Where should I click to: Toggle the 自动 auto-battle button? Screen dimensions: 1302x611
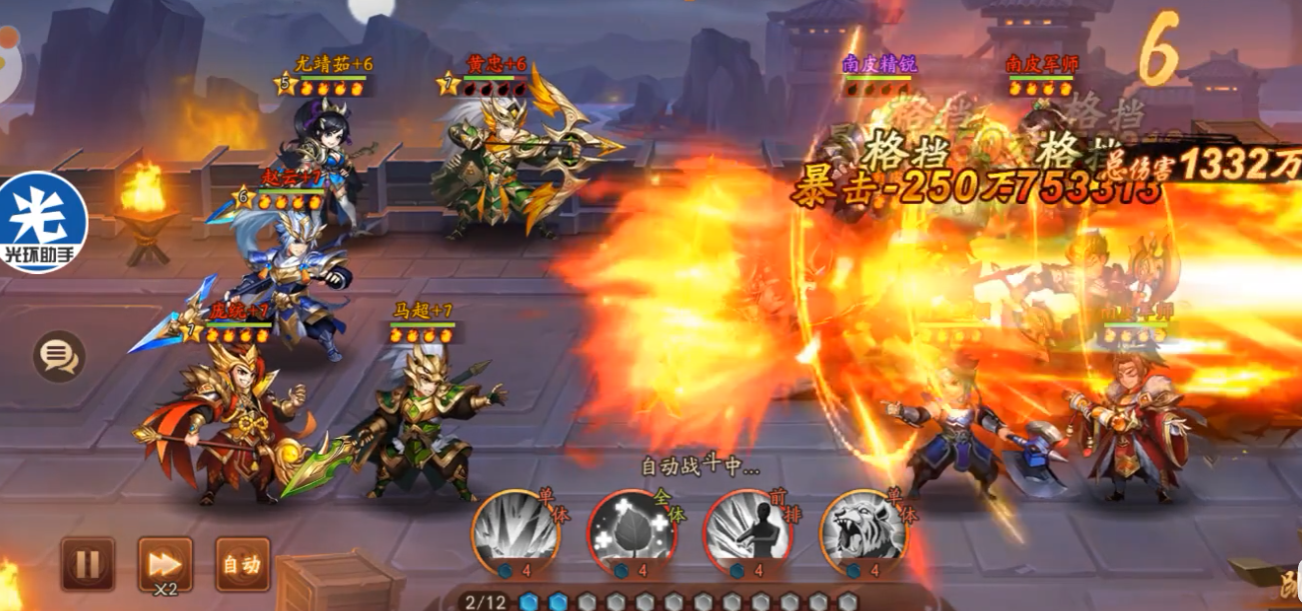pyautogui.click(x=242, y=564)
